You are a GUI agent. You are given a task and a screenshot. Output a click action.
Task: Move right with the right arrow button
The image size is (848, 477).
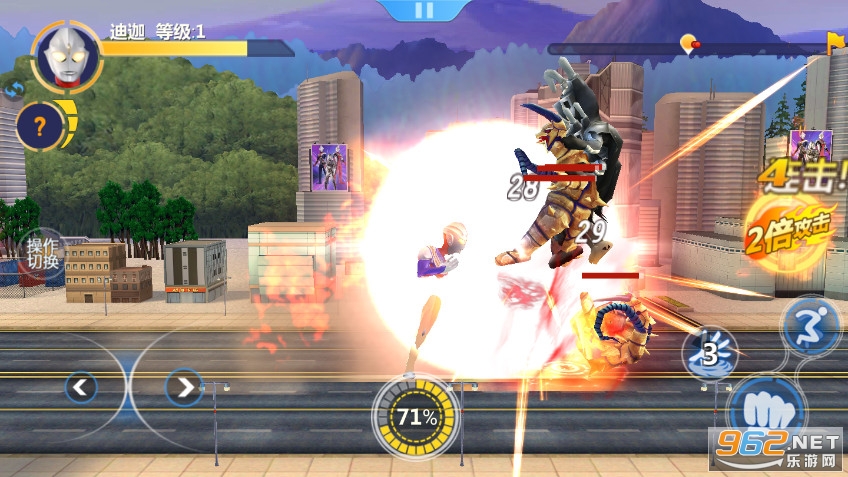[182, 386]
